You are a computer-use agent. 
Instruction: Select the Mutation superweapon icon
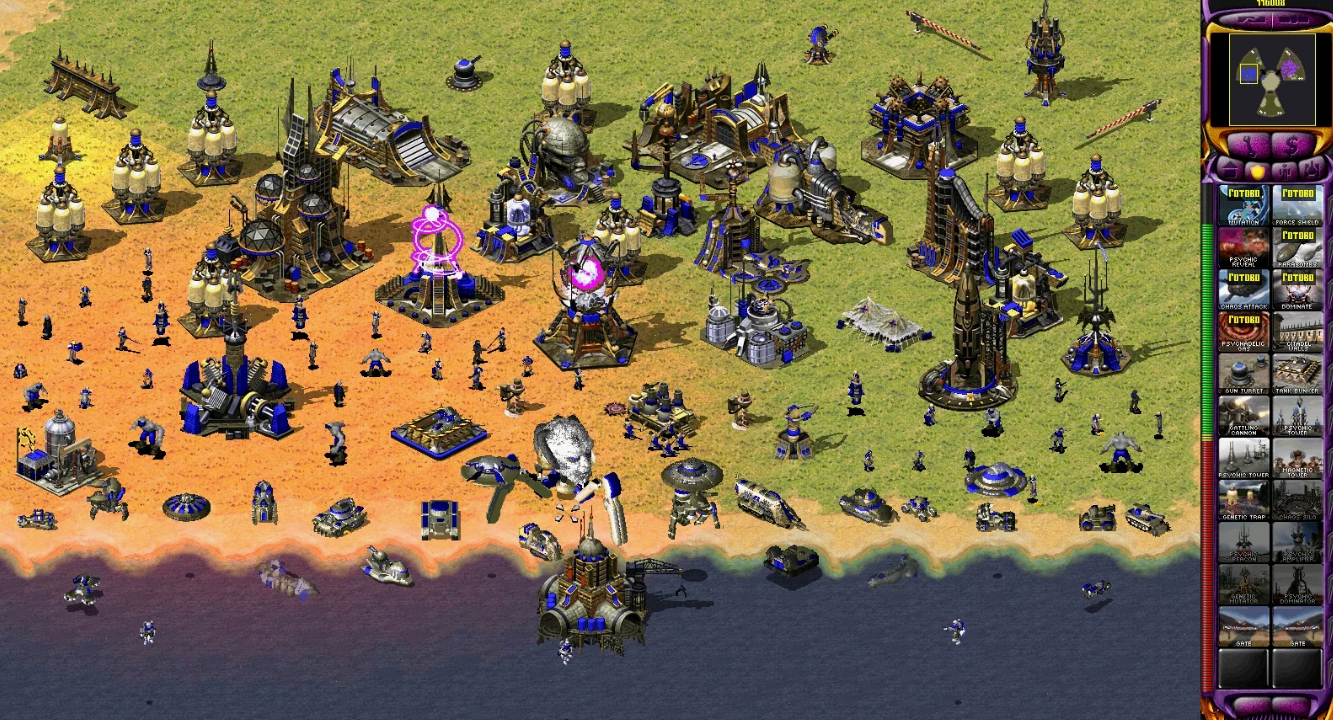point(1244,205)
